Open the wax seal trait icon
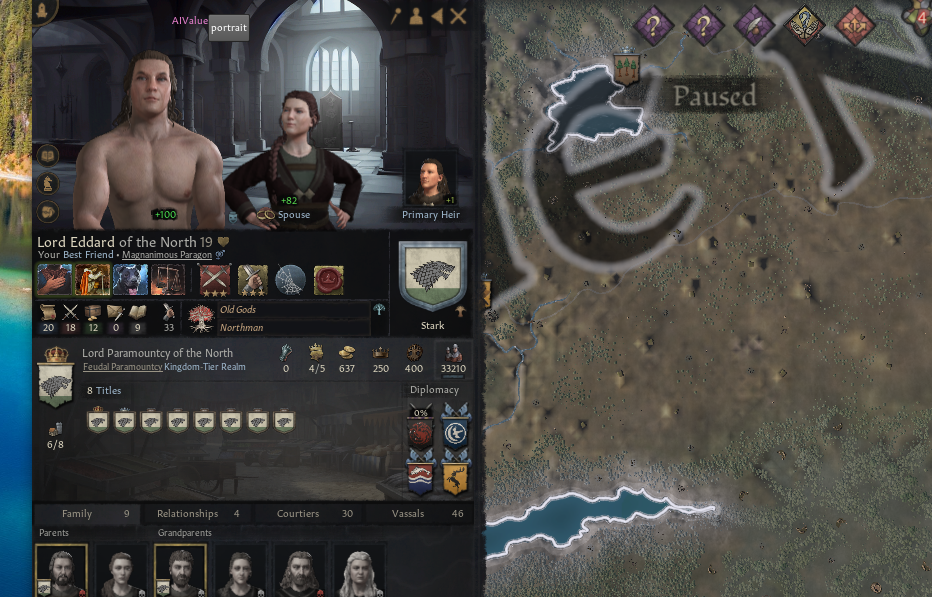932x597 pixels. click(328, 279)
